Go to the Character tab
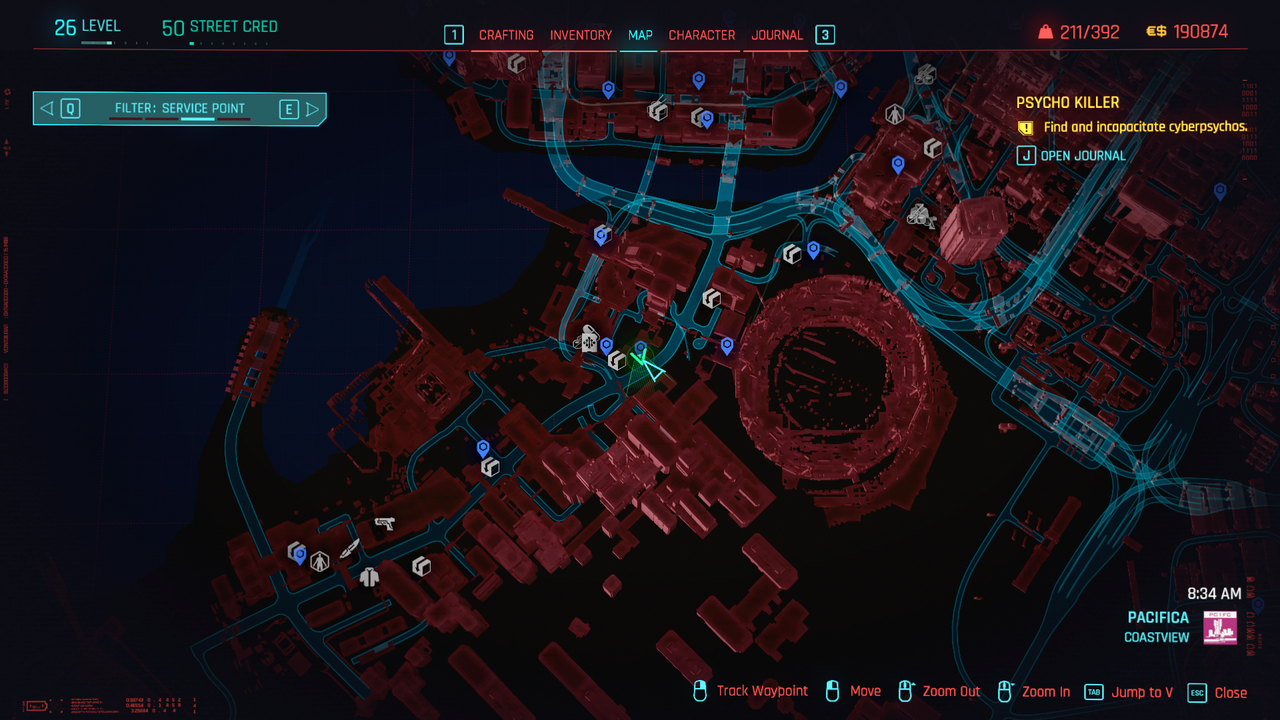 pyautogui.click(x=702, y=35)
